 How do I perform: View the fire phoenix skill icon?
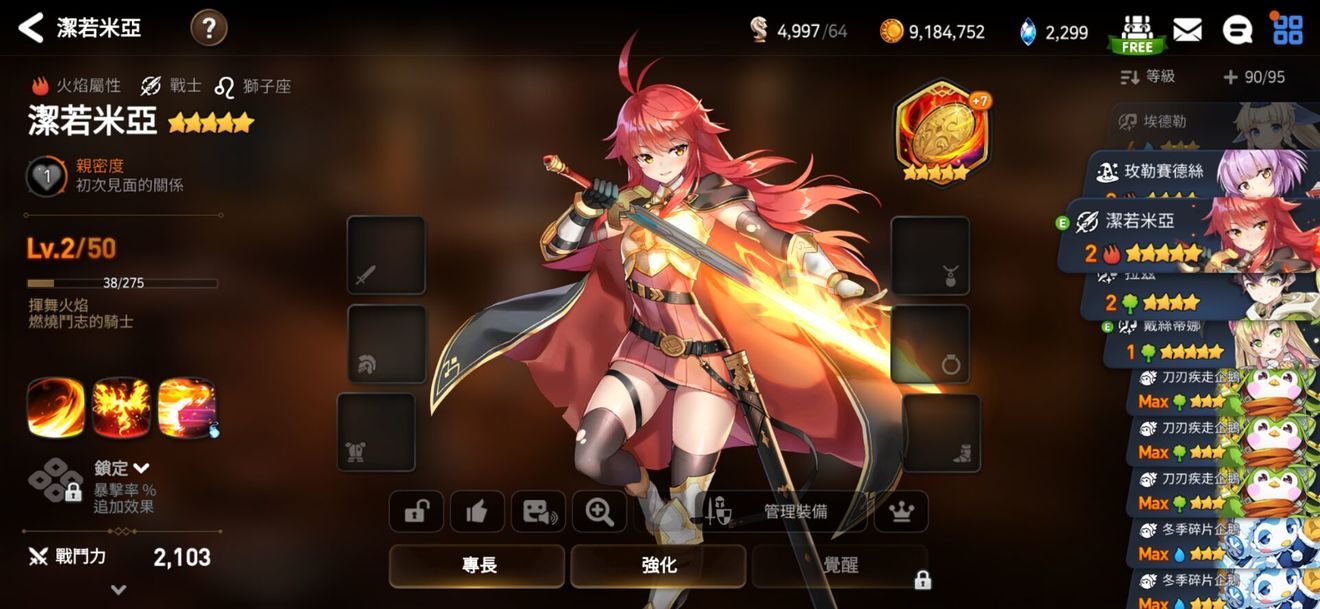pyautogui.click(x=121, y=407)
